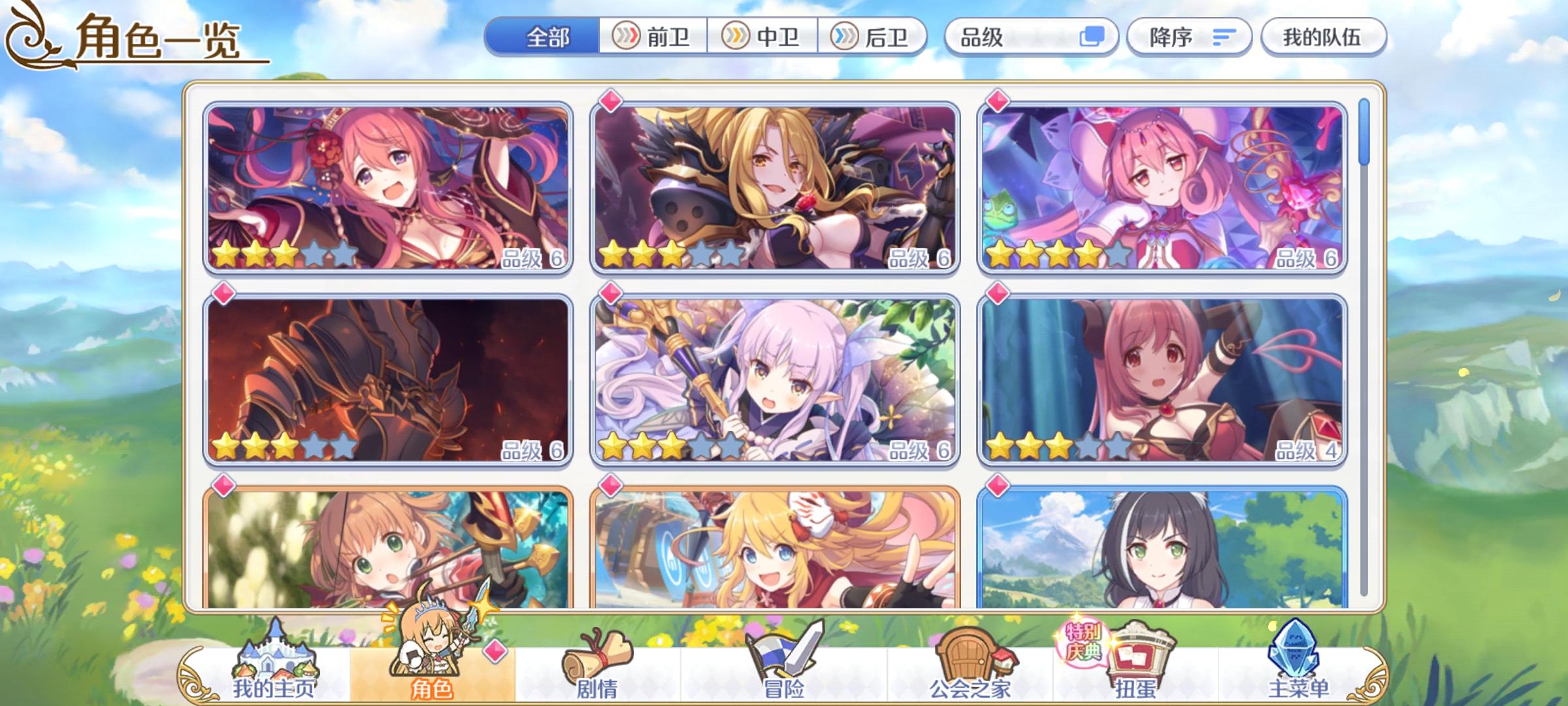1568x706 pixels.
Task: Click the position arrows icon beside 前卫
Action: click(625, 37)
